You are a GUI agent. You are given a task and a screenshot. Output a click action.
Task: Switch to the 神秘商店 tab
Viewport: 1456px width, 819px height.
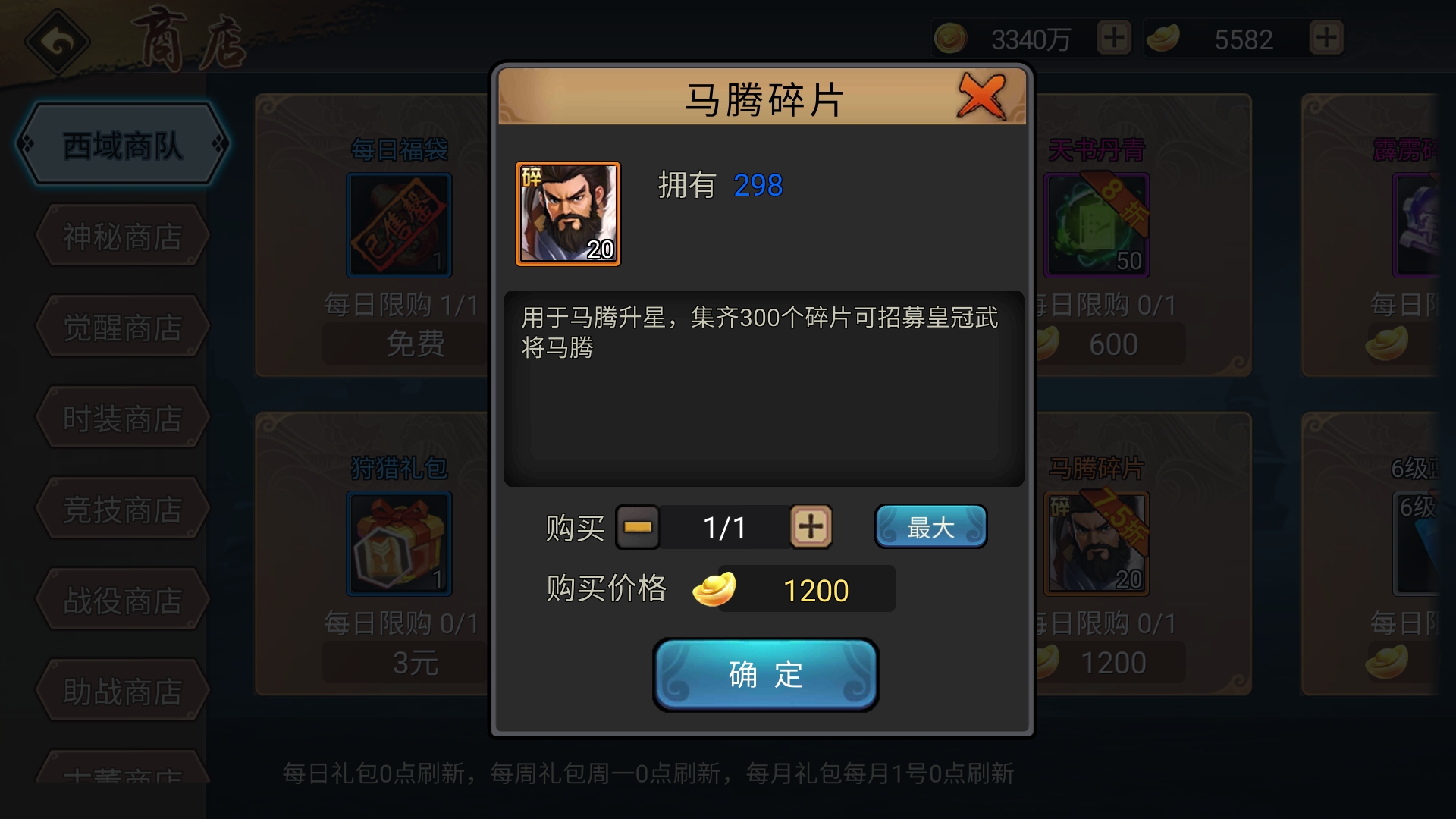point(121,235)
